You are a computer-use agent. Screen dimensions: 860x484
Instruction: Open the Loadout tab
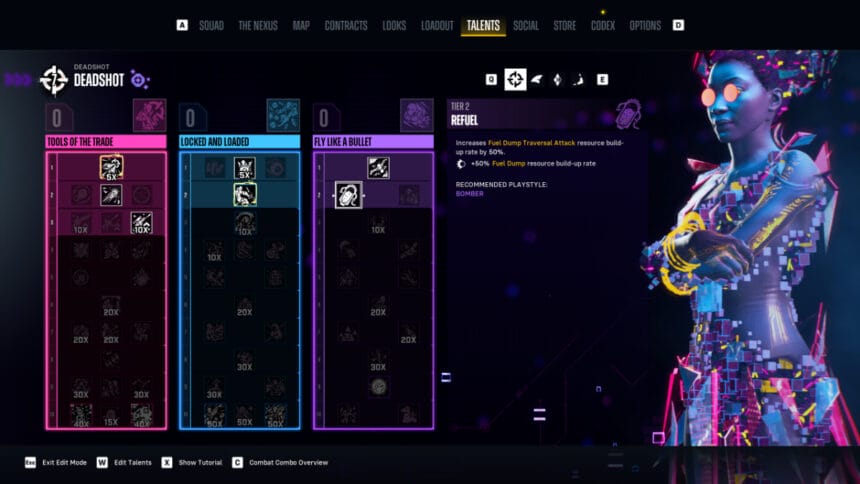[437, 25]
